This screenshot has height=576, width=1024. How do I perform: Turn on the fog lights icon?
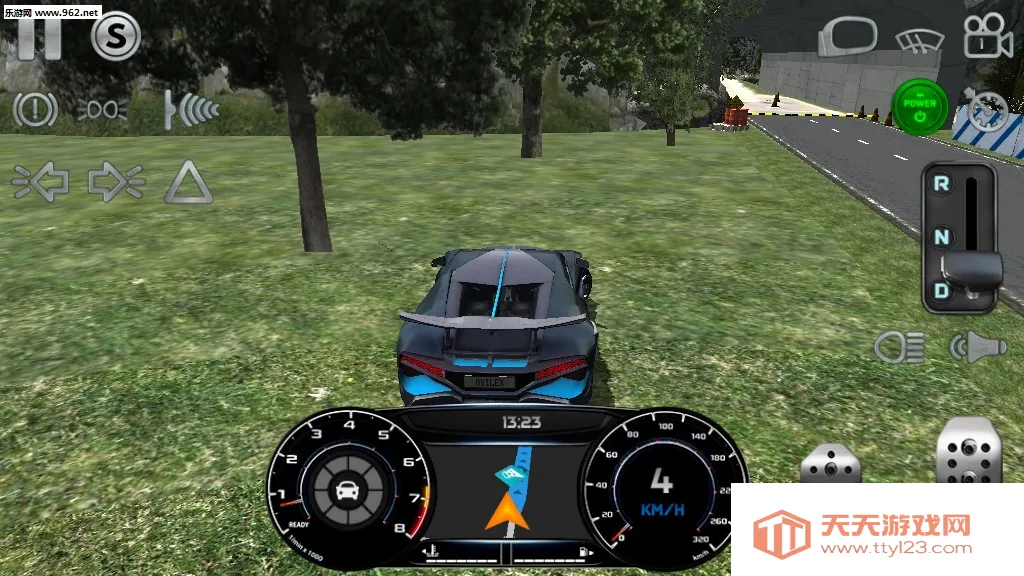pos(102,110)
